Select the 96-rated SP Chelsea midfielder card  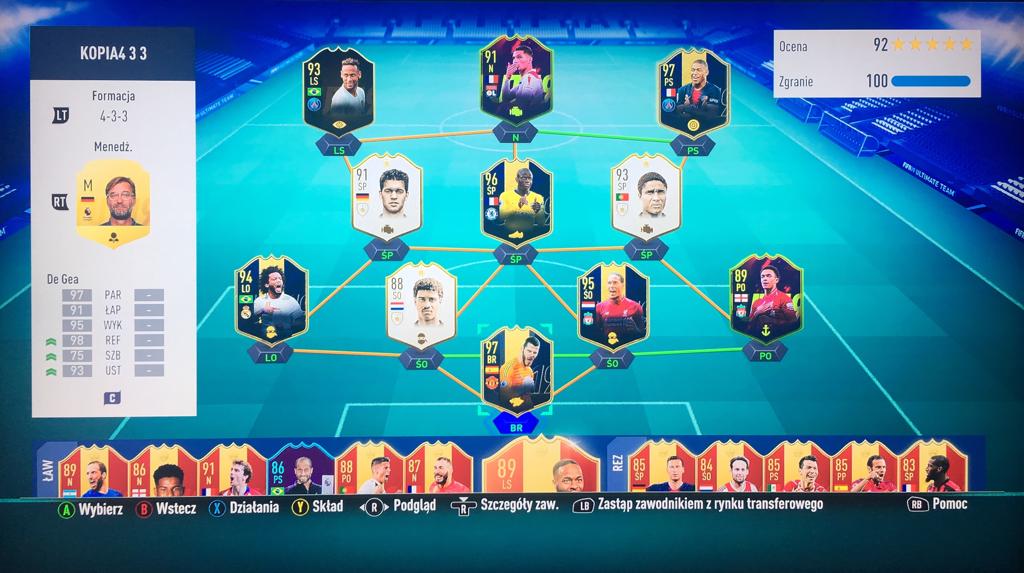click(x=516, y=201)
